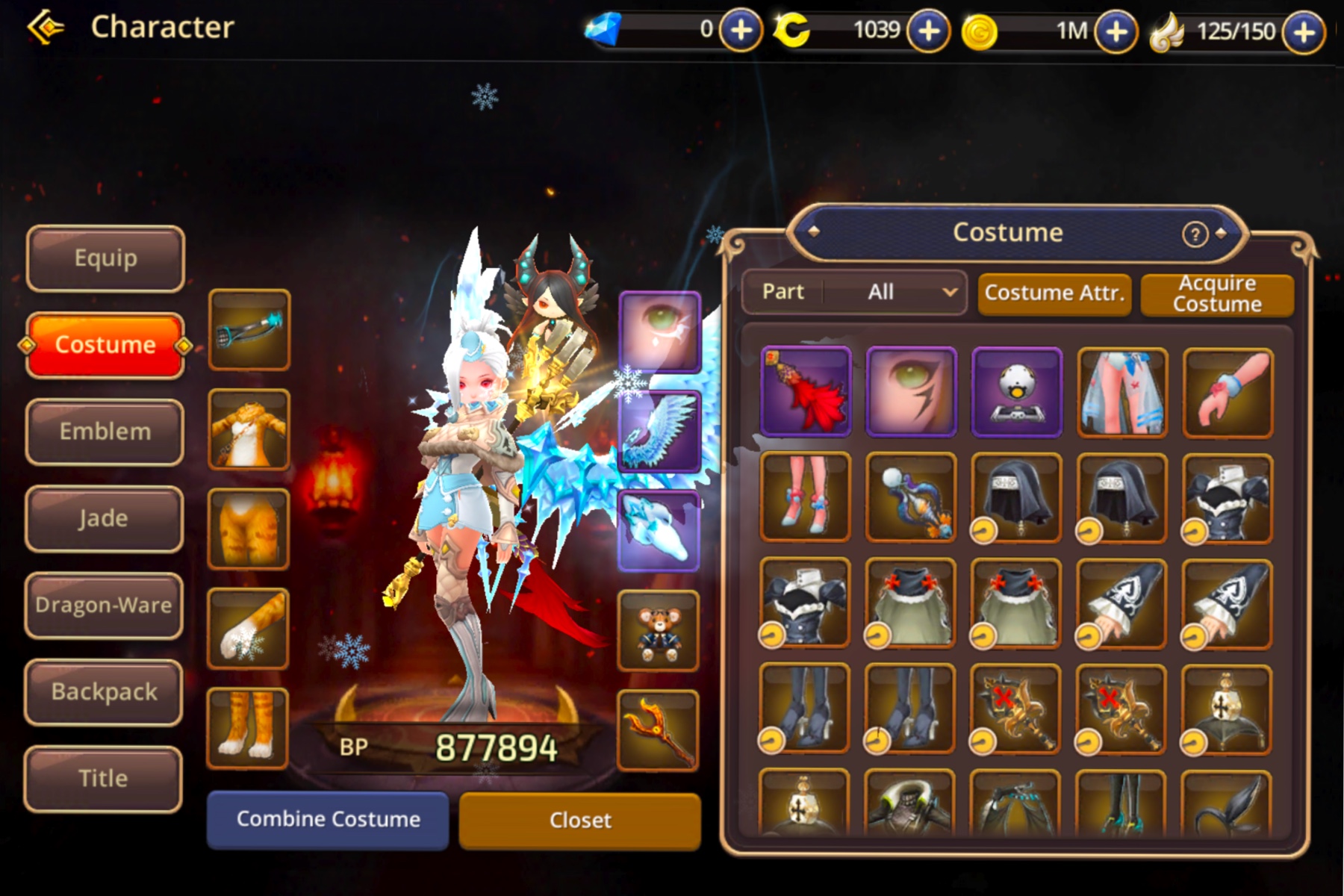Open the Backpack tab
The image size is (1344, 896).
tap(104, 691)
